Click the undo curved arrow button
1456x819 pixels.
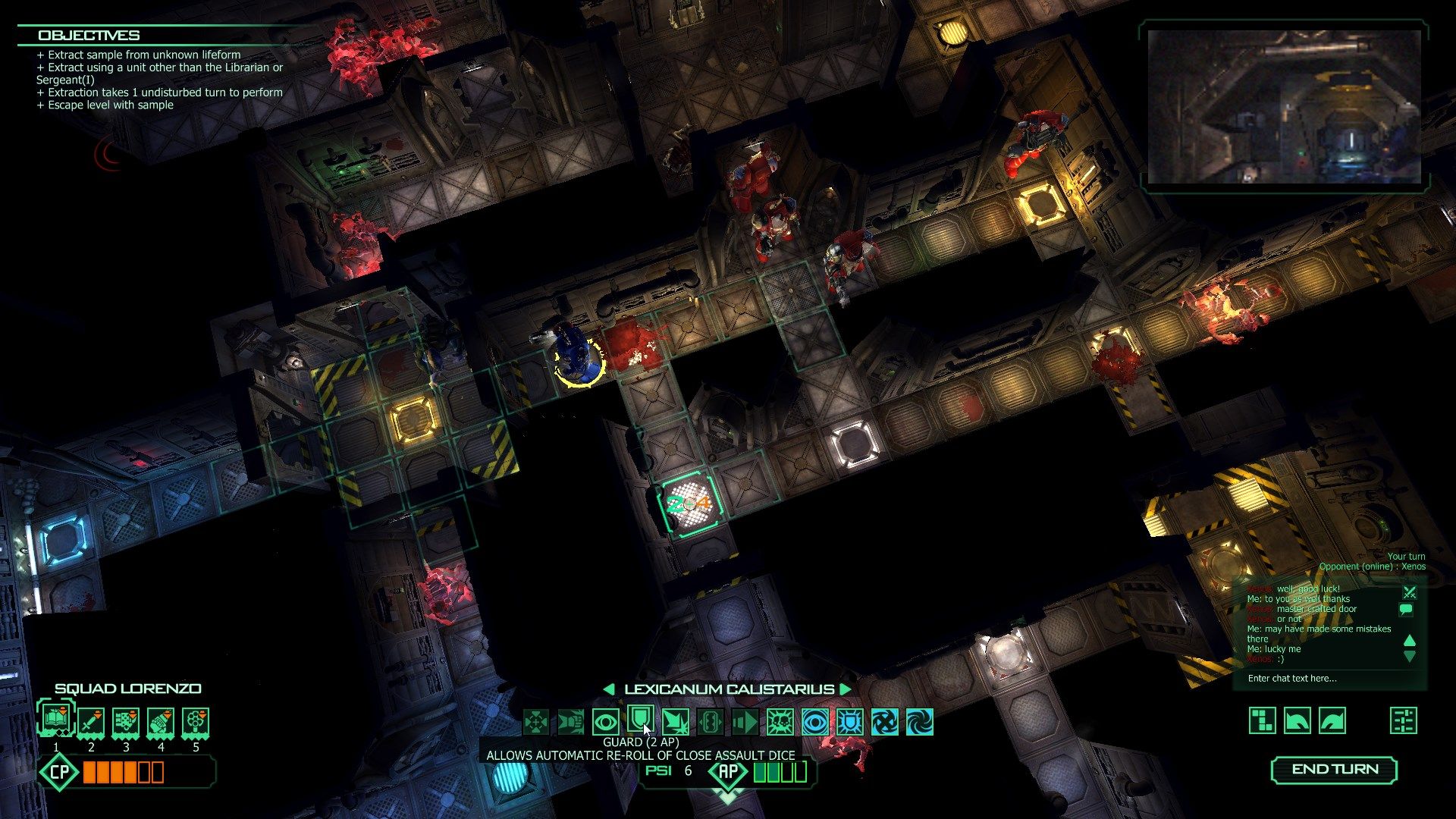tap(1298, 720)
